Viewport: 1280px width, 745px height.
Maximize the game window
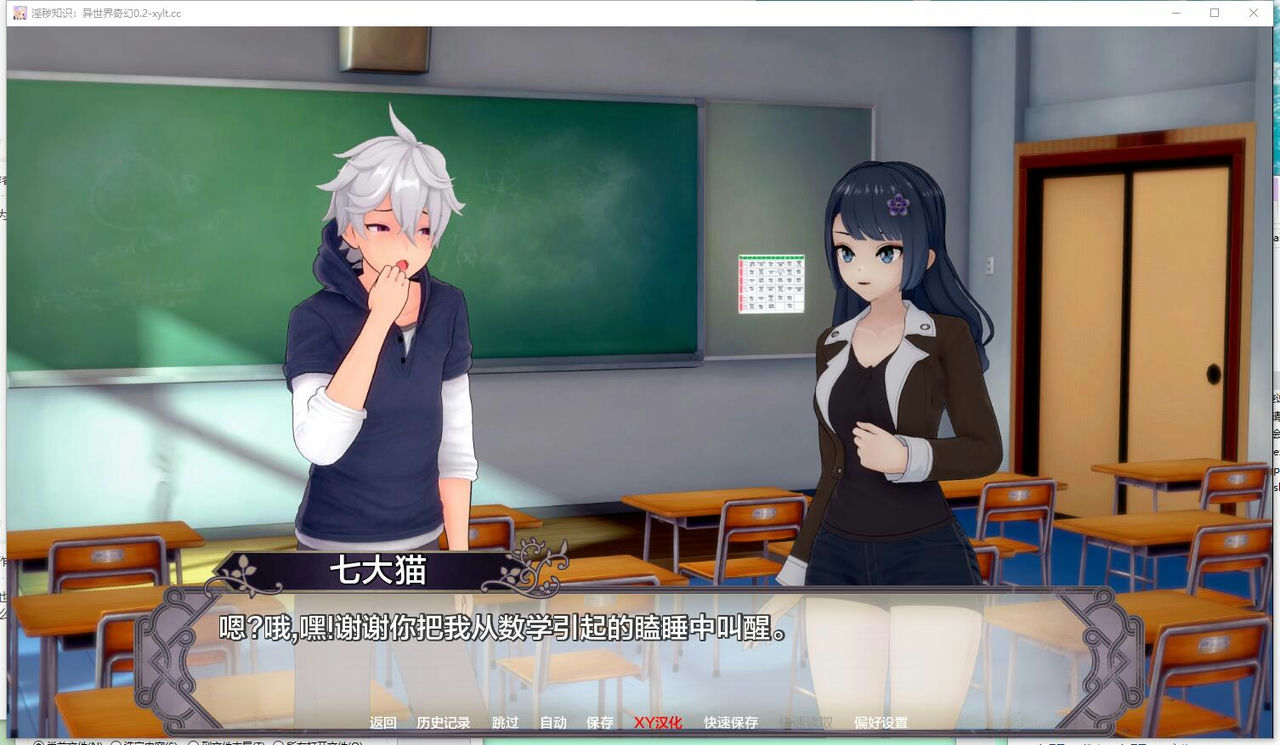pos(1213,13)
